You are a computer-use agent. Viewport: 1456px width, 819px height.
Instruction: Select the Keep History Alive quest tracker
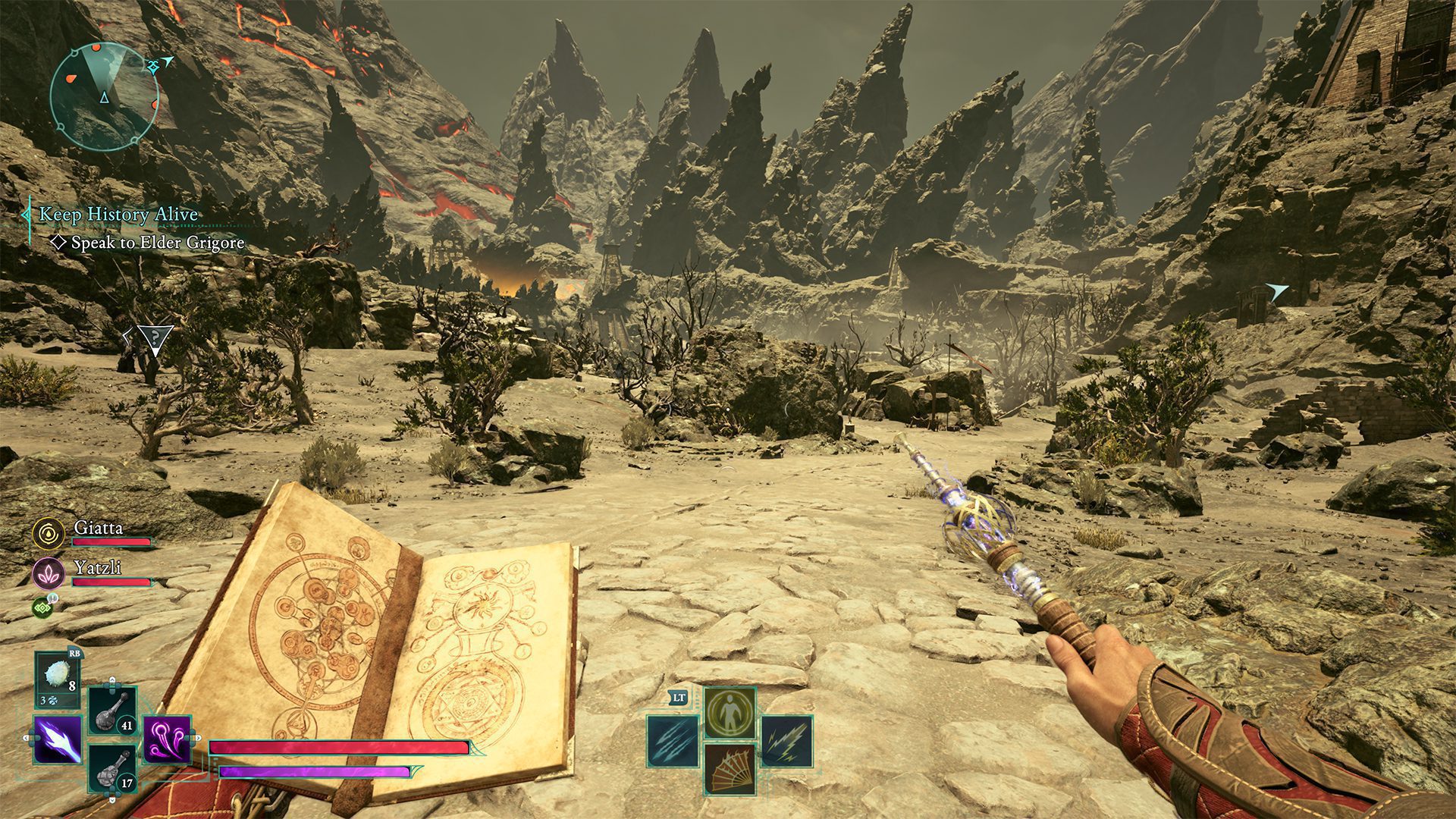(118, 215)
